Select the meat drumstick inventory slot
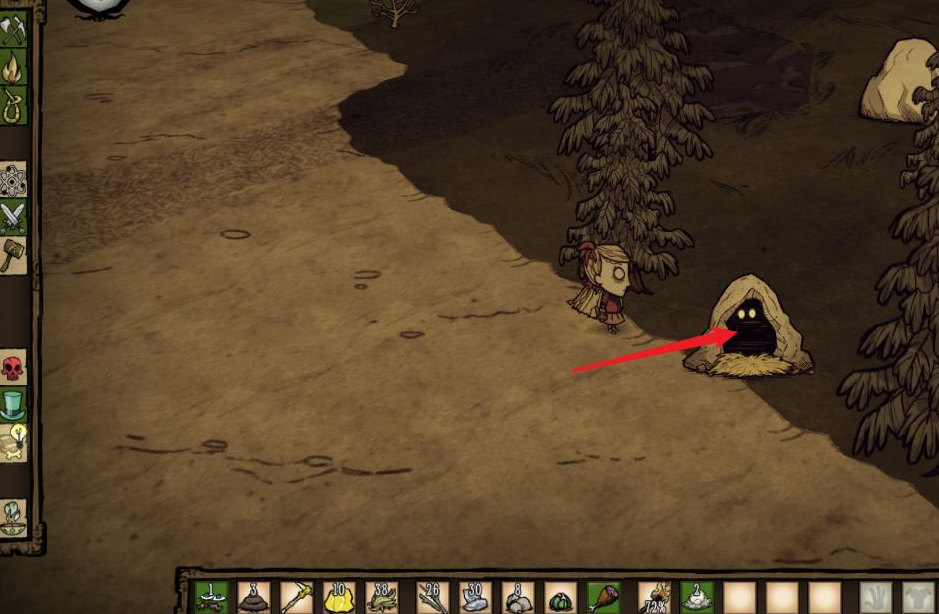 pyautogui.click(x=603, y=597)
